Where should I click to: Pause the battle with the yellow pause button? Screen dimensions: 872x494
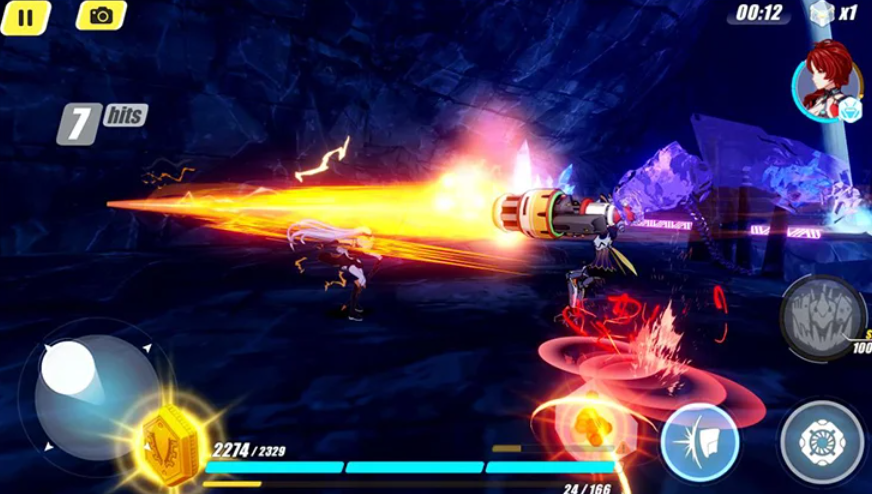coord(25,16)
